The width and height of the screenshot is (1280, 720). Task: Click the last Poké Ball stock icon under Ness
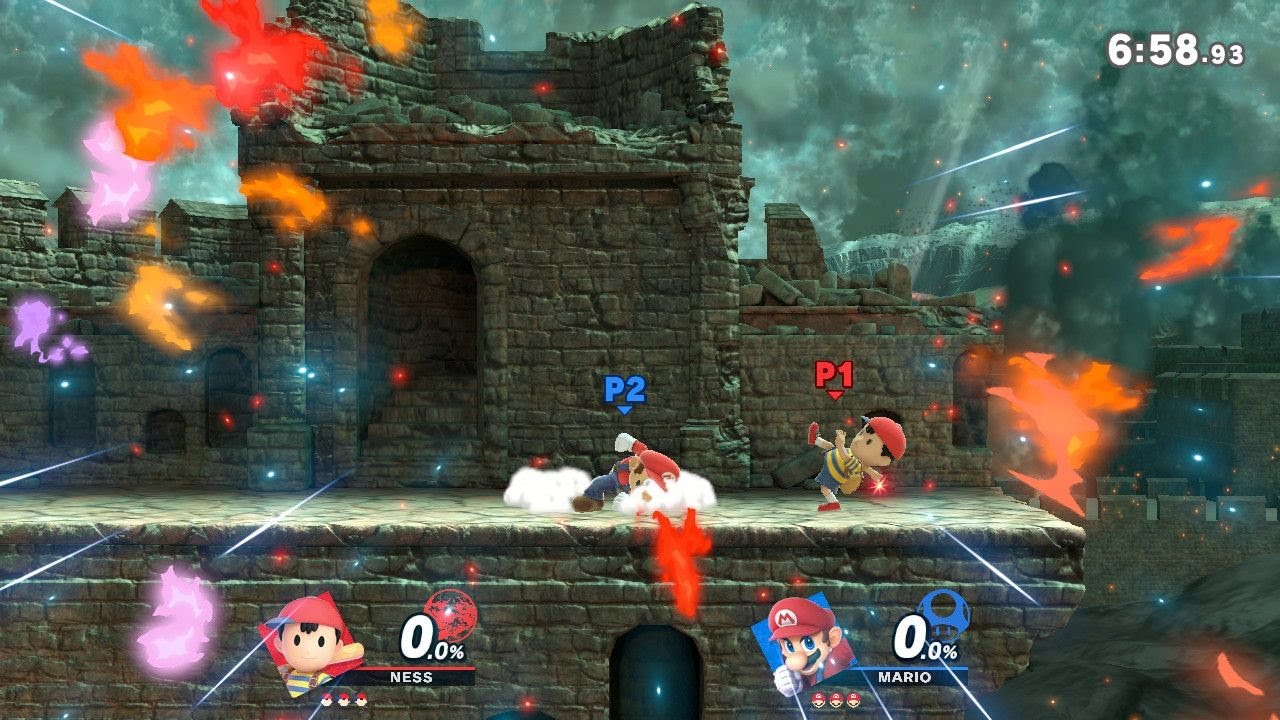pos(360,699)
